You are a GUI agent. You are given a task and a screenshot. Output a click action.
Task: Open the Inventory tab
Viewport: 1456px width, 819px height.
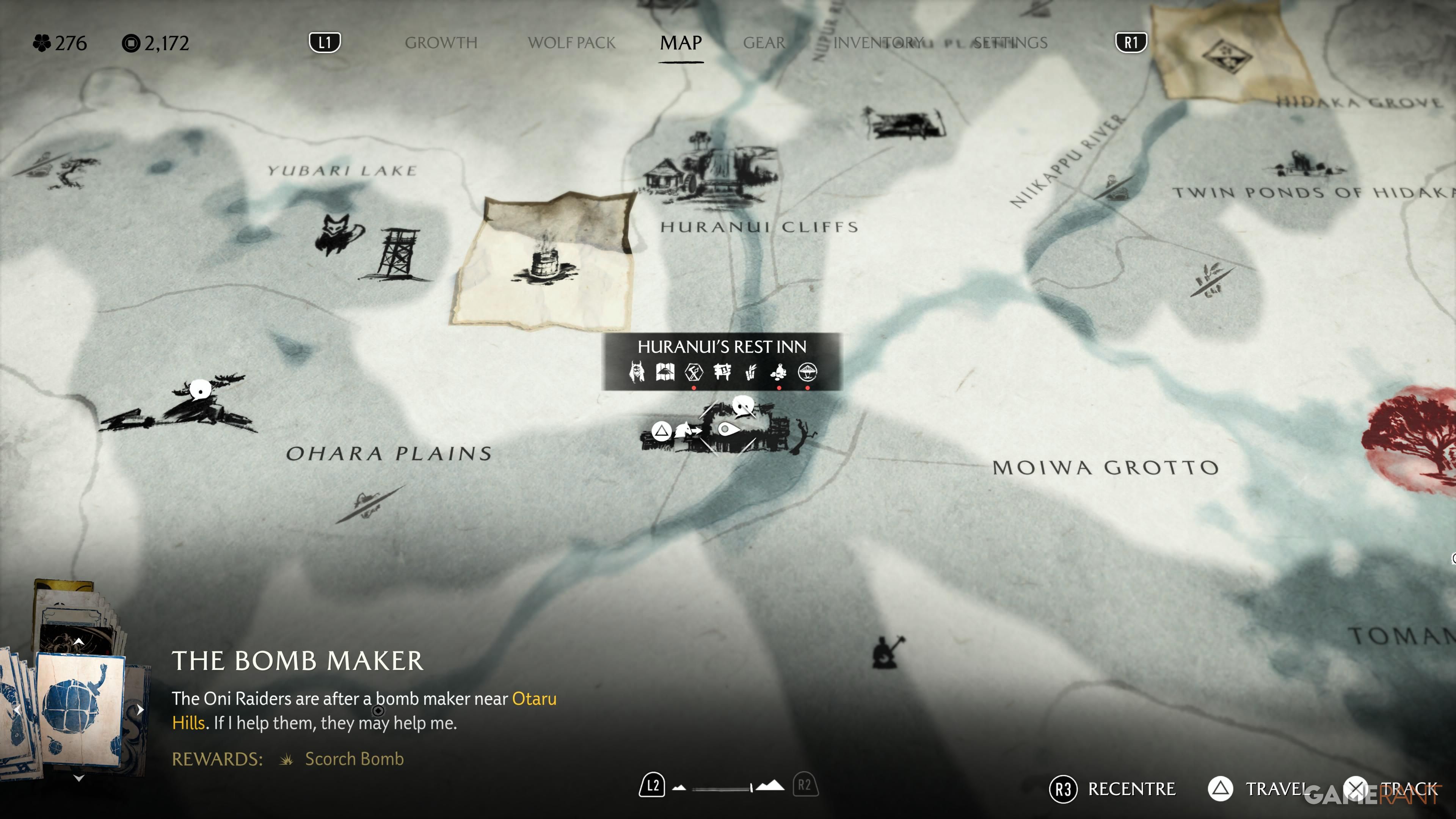[x=878, y=43]
